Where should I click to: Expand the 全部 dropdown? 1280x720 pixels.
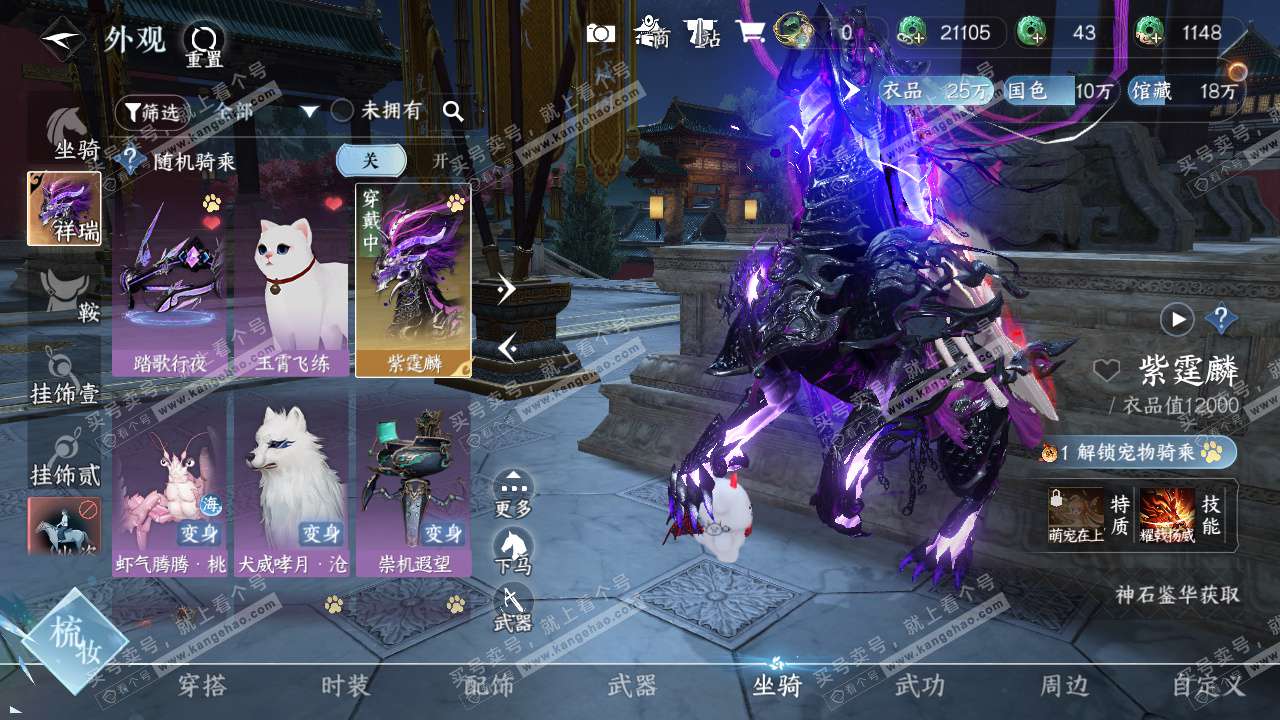point(309,111)
